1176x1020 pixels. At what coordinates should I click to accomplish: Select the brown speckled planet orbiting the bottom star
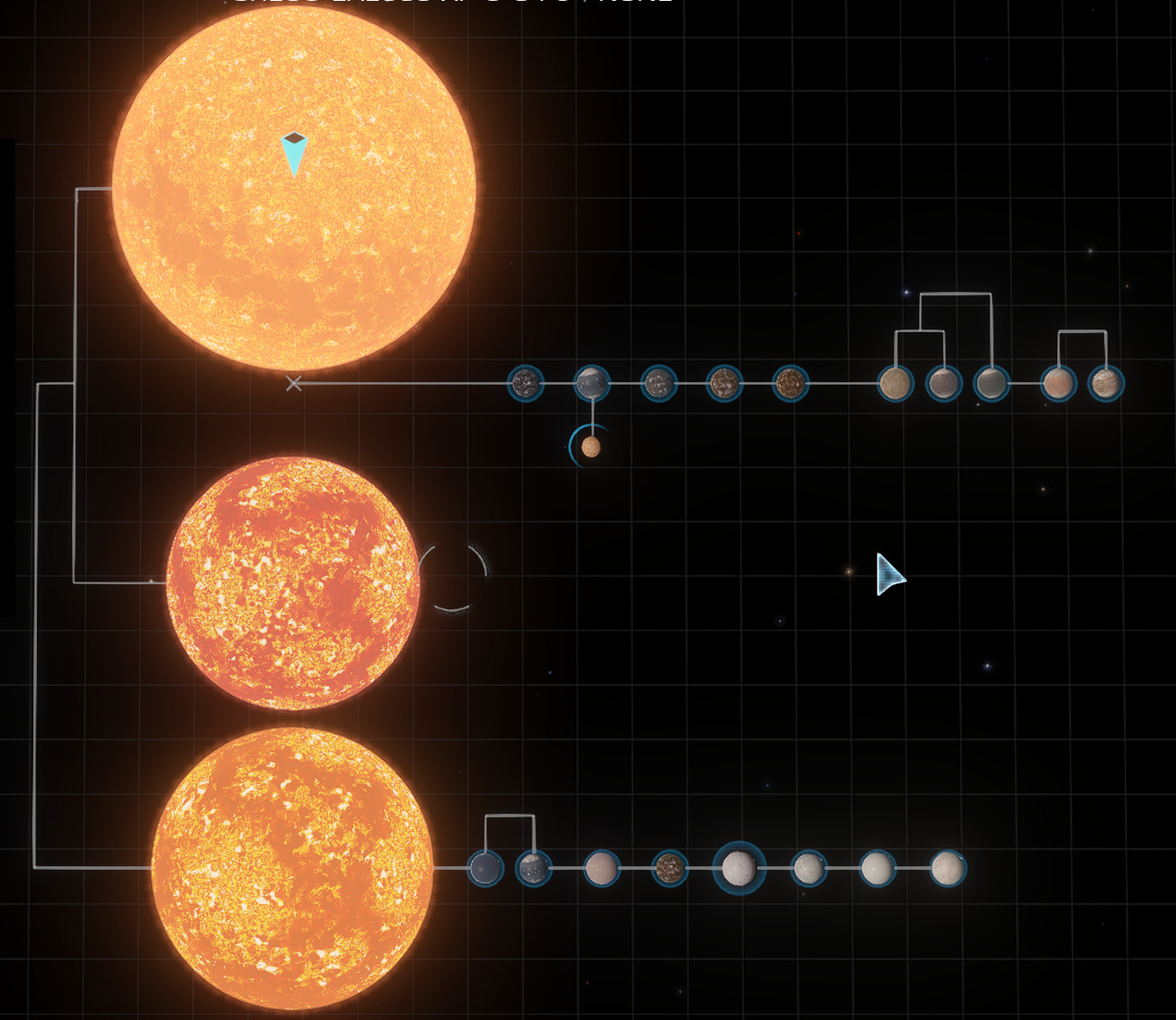pyautogui.click(x=670, y=868)
